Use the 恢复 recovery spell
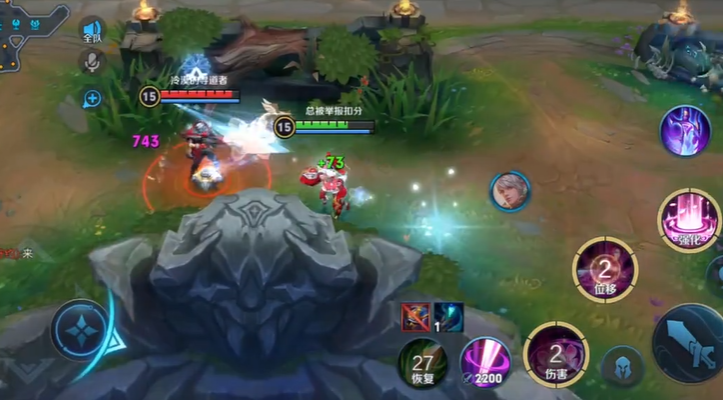This screenshot has width=723, height=400. pyautogui.click(x=422, y=361)
